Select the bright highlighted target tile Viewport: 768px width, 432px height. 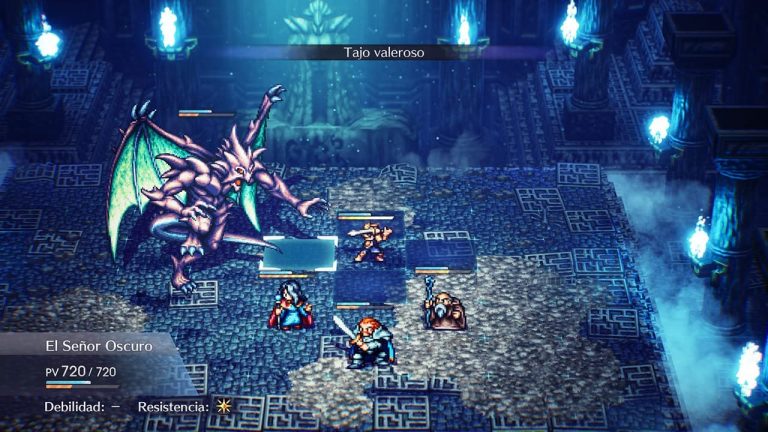(299, 253)
